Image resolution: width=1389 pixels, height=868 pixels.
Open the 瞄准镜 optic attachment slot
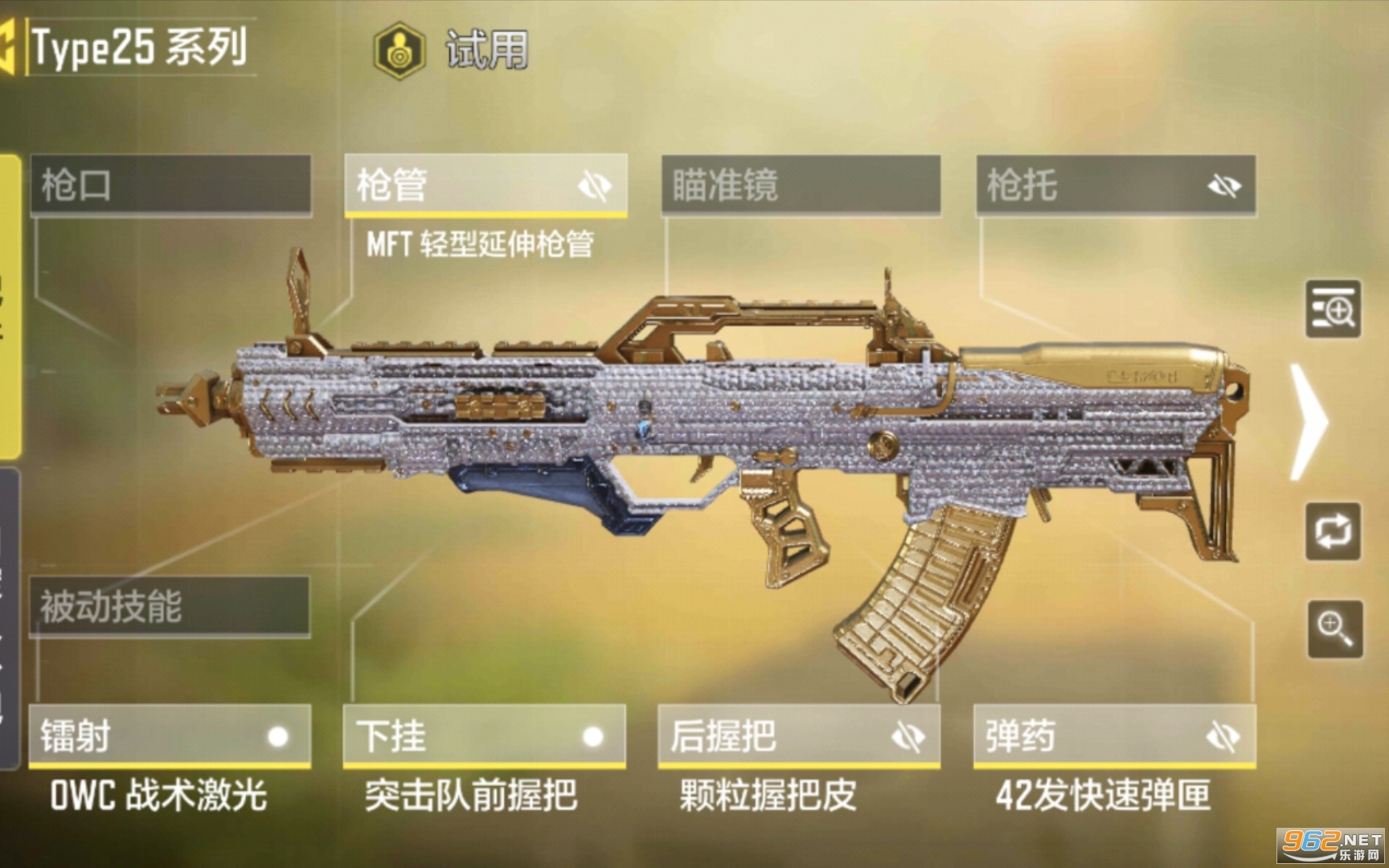[x=801, y=185]
